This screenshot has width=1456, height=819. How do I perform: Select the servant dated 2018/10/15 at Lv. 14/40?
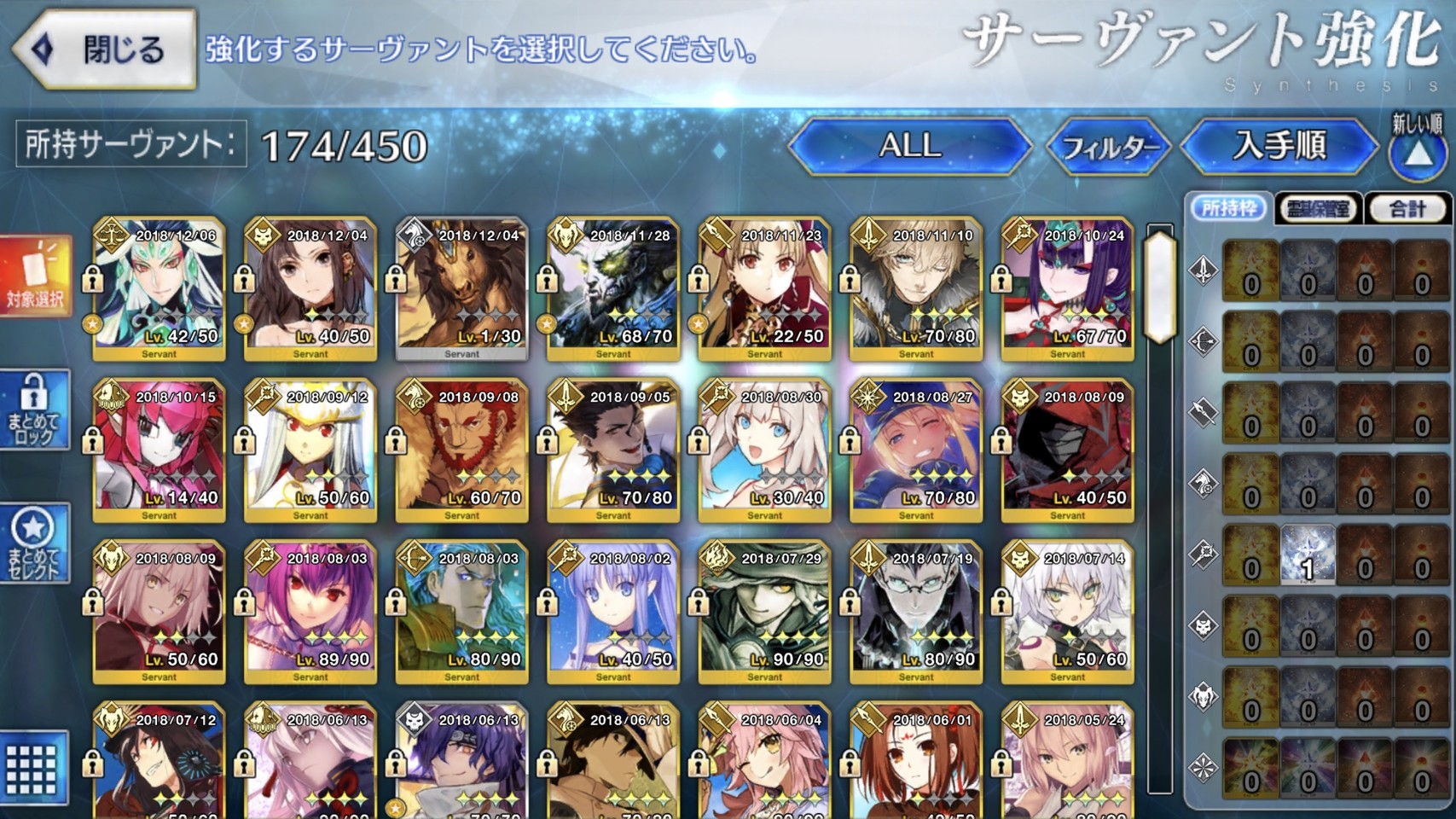click(x=159, y=450)
